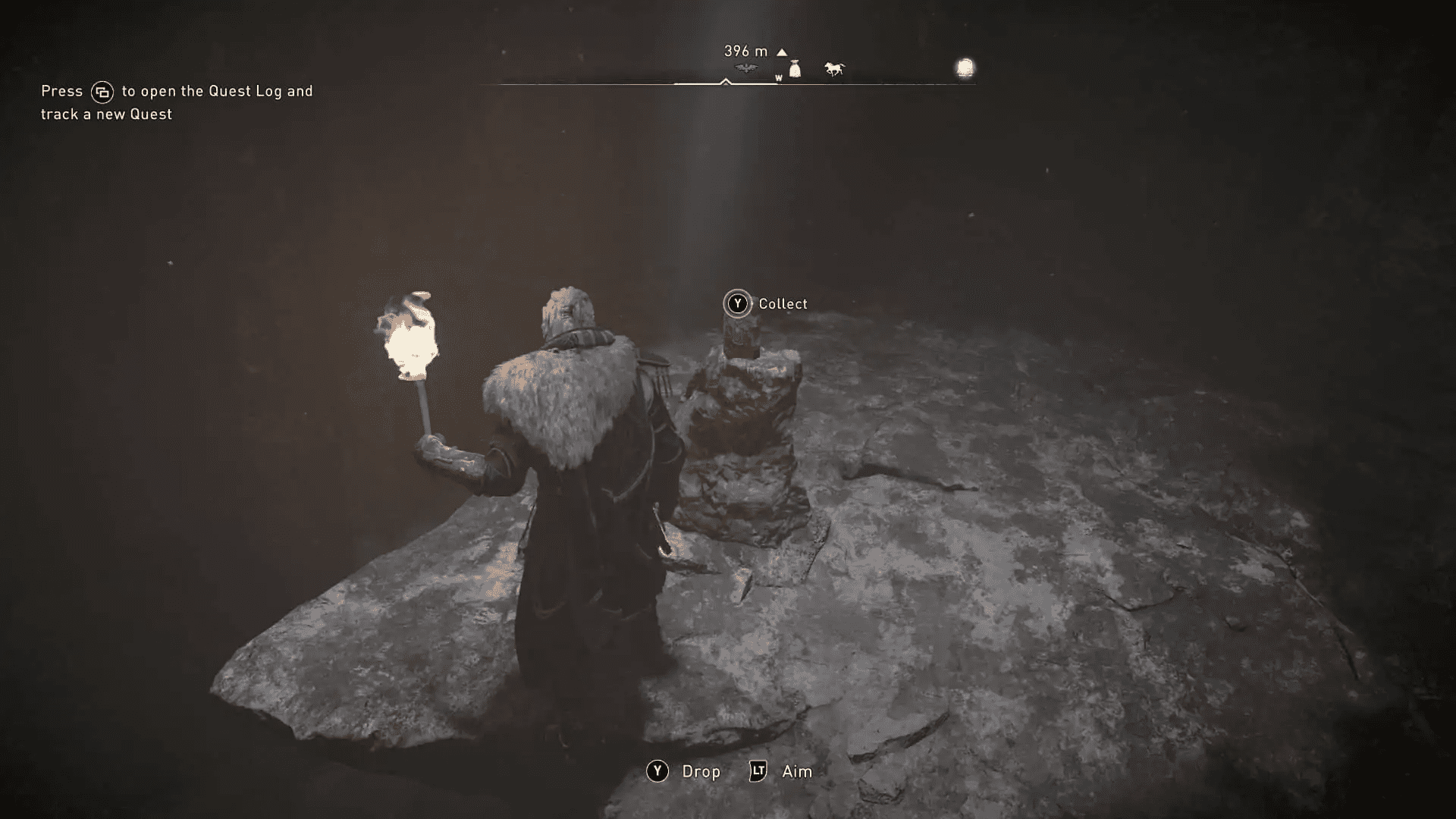The image size is (1456, 819).
Task: Select the Collect prompt label
Action: 783,303
